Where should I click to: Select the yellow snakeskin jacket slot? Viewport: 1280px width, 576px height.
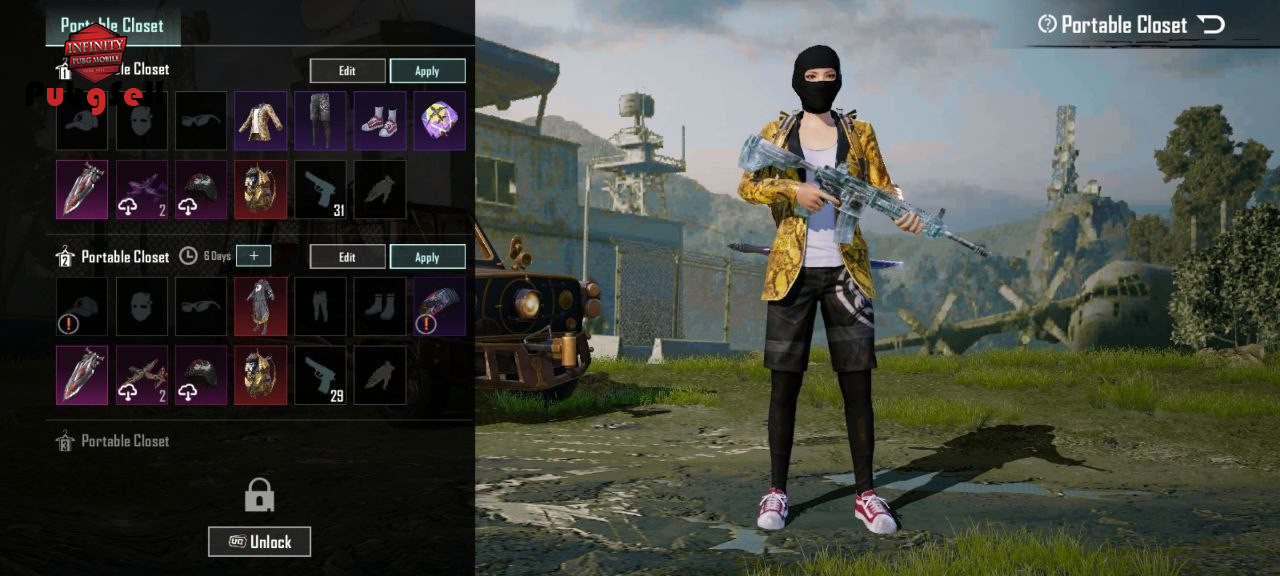coord(260,121)
